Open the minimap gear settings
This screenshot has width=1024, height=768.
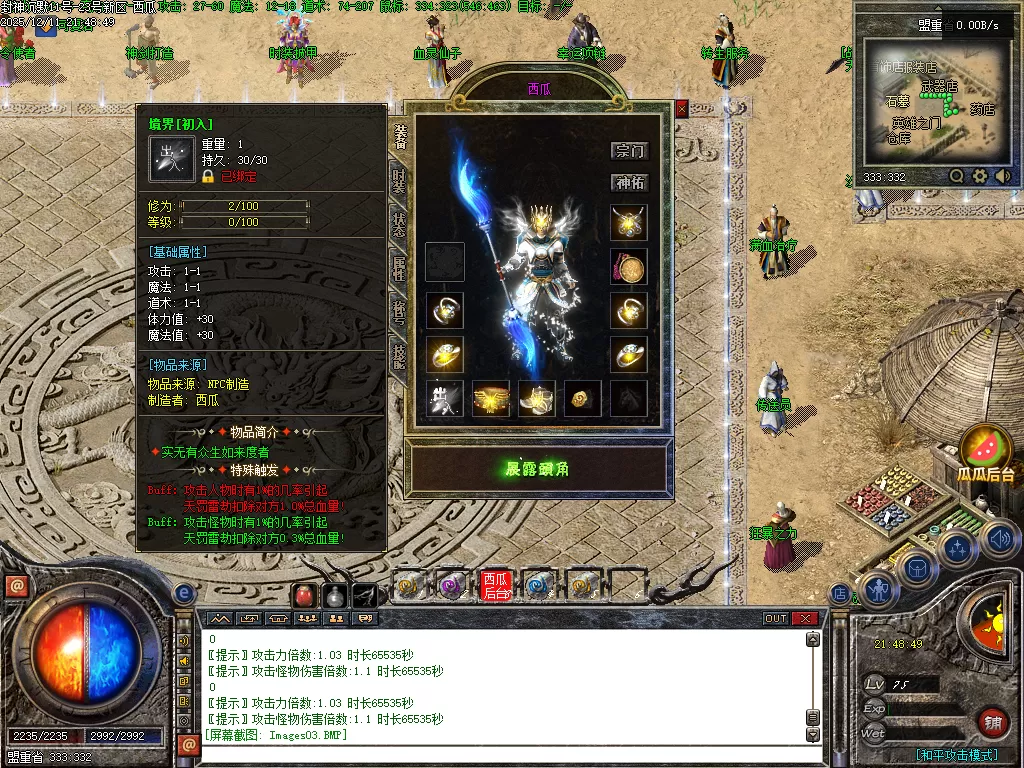980,176
